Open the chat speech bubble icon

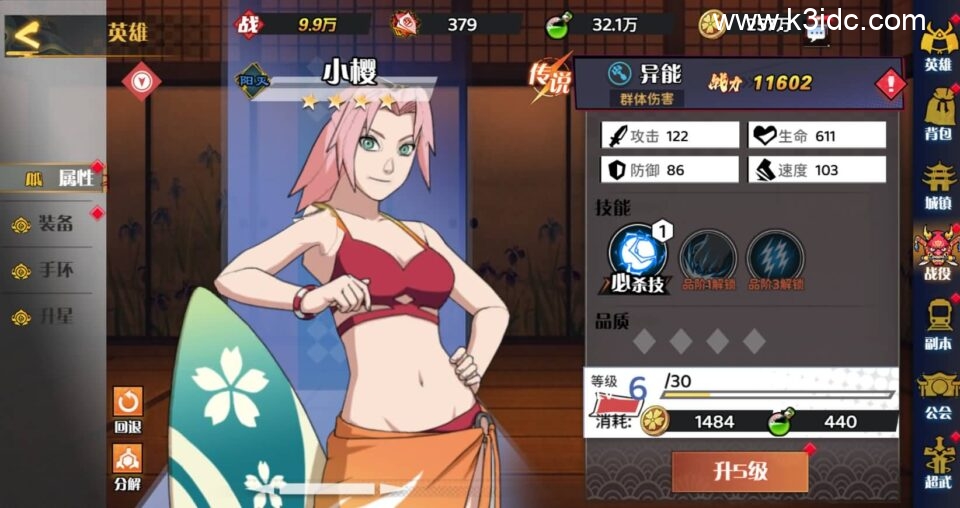[x=816, y=35]
